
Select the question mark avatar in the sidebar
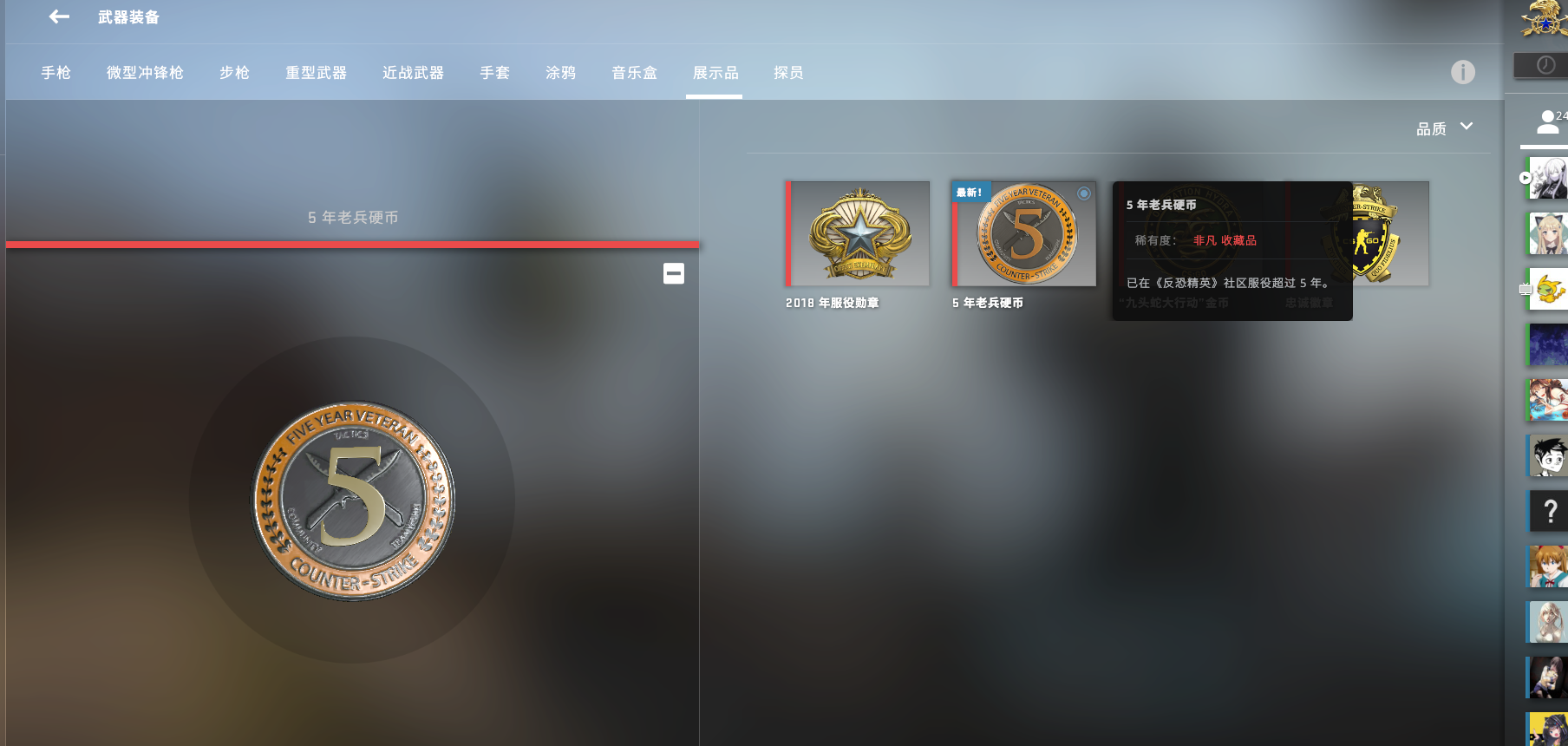tap(1549, 512)
